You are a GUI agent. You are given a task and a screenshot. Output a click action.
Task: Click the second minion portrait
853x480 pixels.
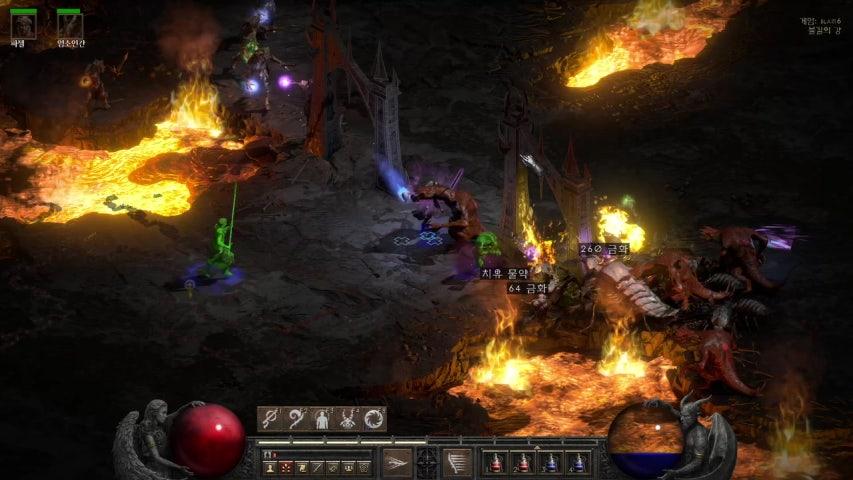coord(69,26)
